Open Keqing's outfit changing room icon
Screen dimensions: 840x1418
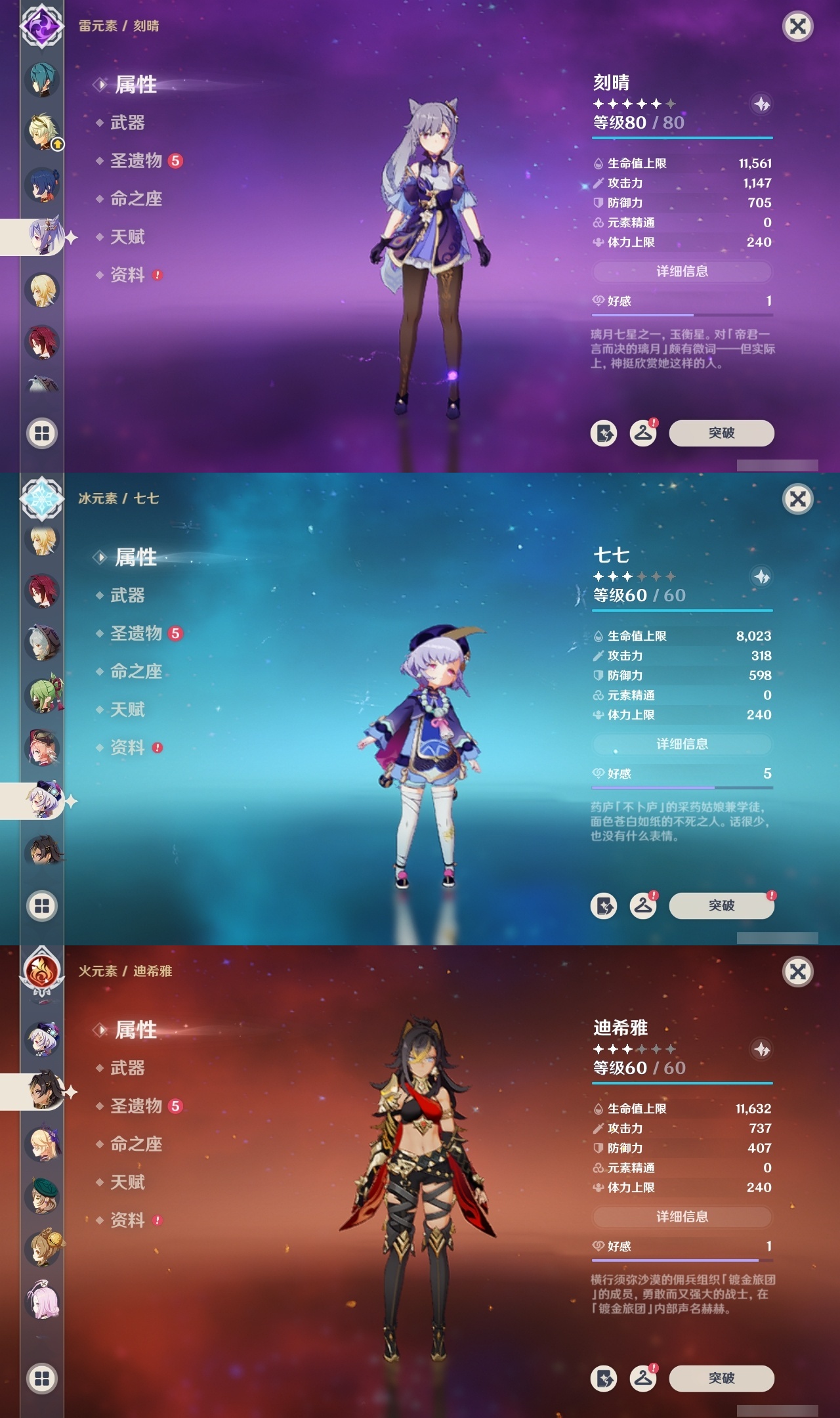tap(644, 433)
